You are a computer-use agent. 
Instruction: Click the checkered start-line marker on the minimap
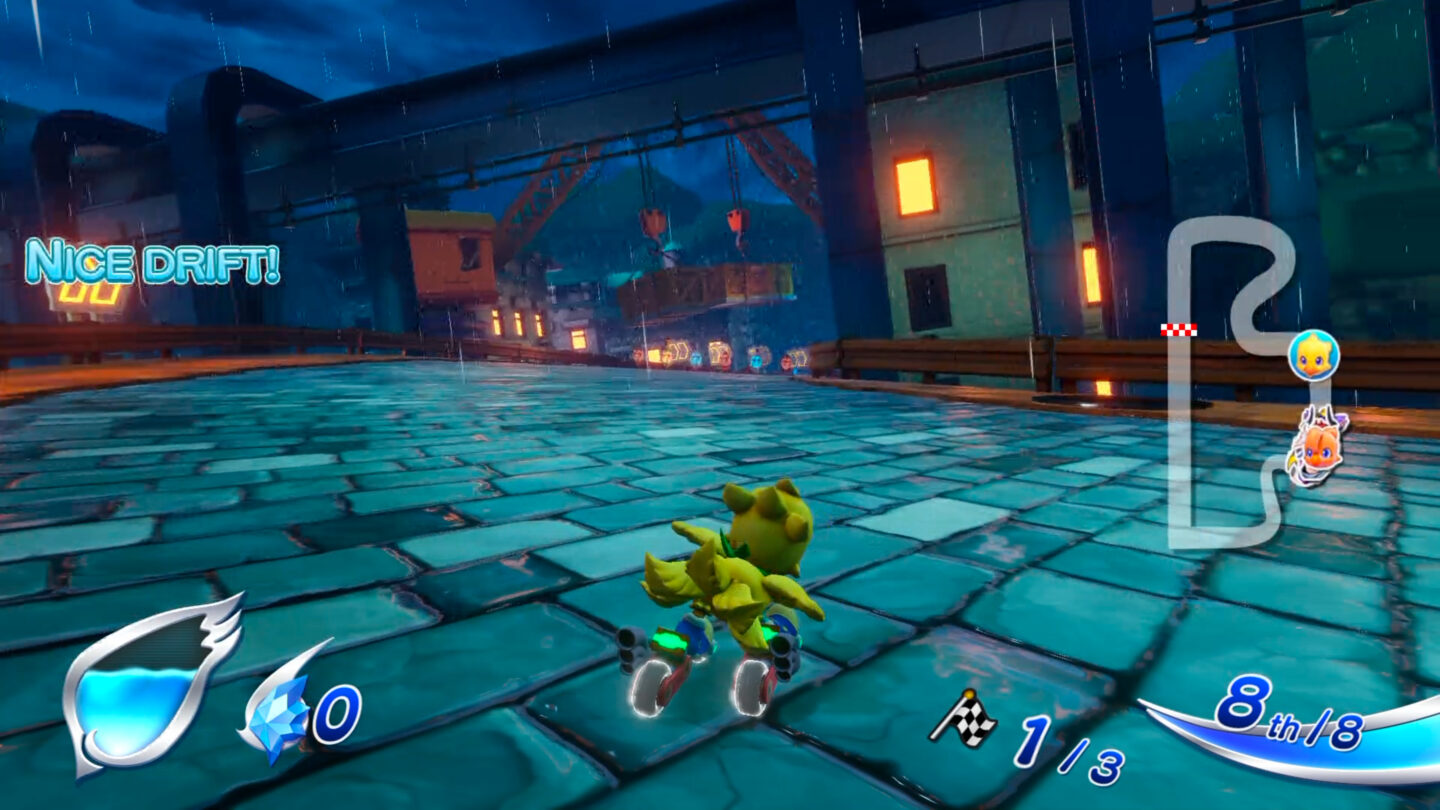click(x=1177, y=327)
